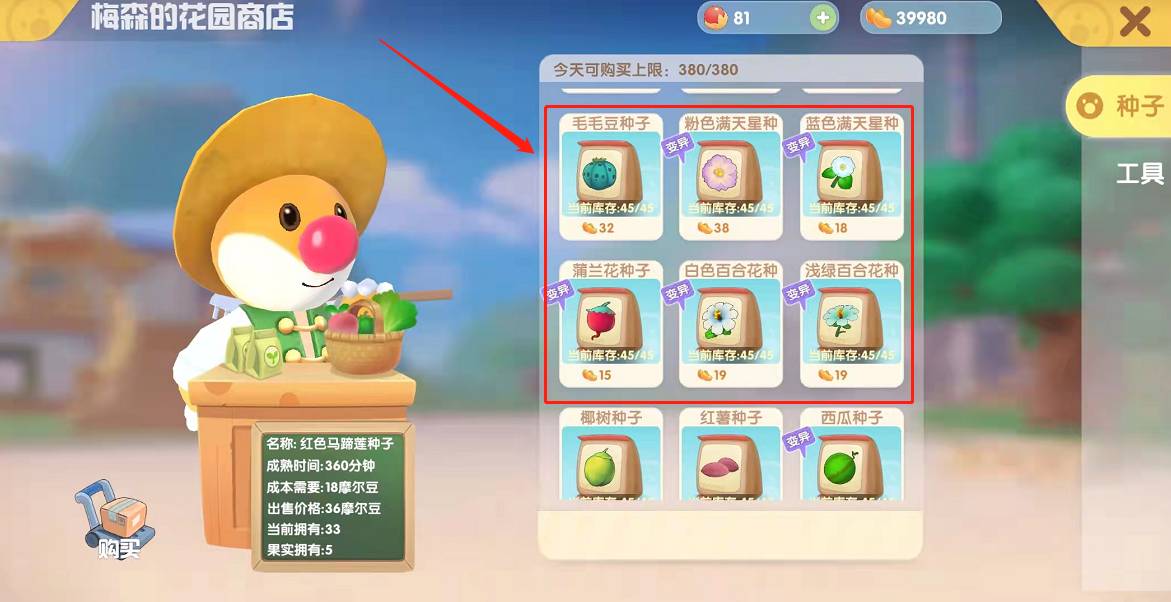Select the 浅绿百合花种 seed bag
Screen dimensions: 1171x602
pyautogui.click(x=852, y=323)
